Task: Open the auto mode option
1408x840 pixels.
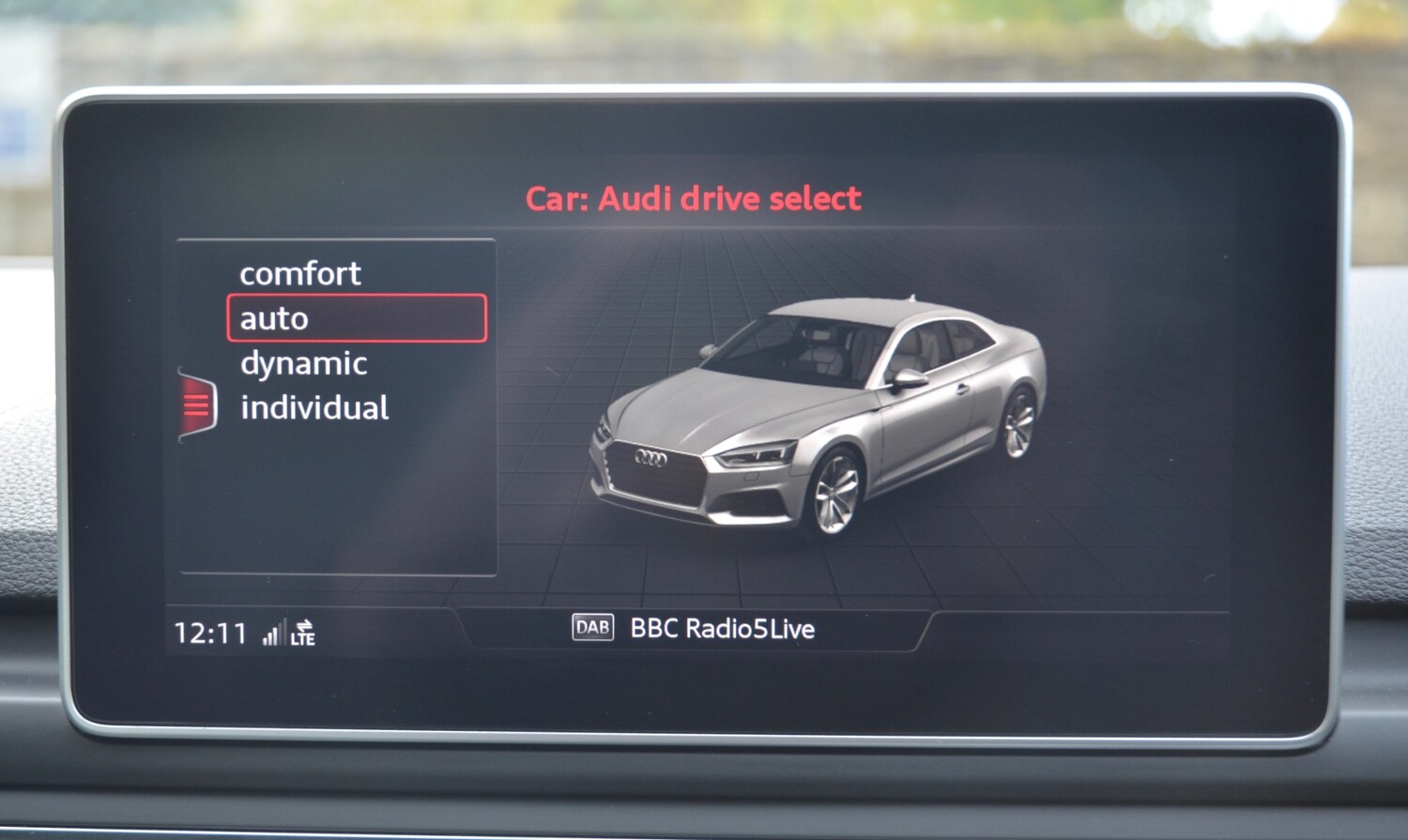Action: [274, 318]
